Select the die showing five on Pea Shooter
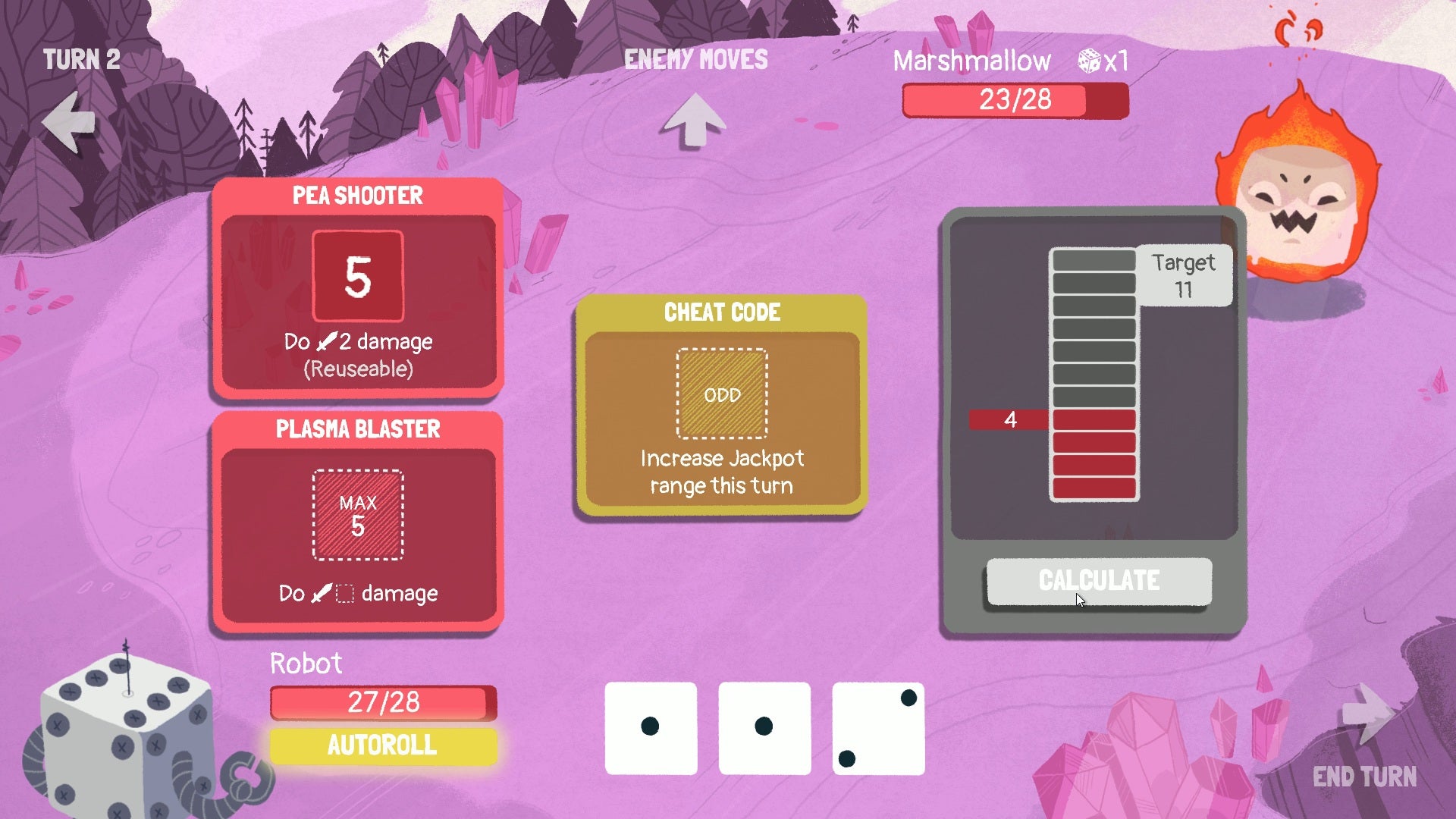 pyautogui.click(x=358, y=275)
